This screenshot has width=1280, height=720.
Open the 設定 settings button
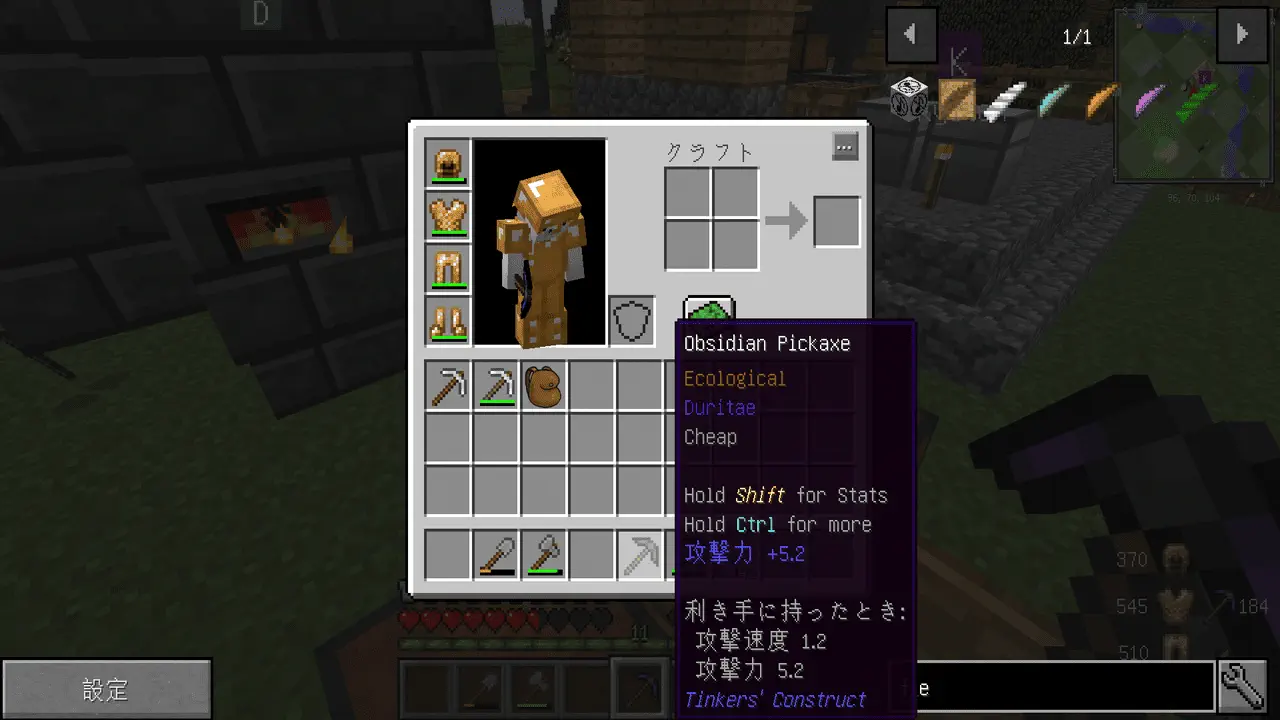pos(106,689)
